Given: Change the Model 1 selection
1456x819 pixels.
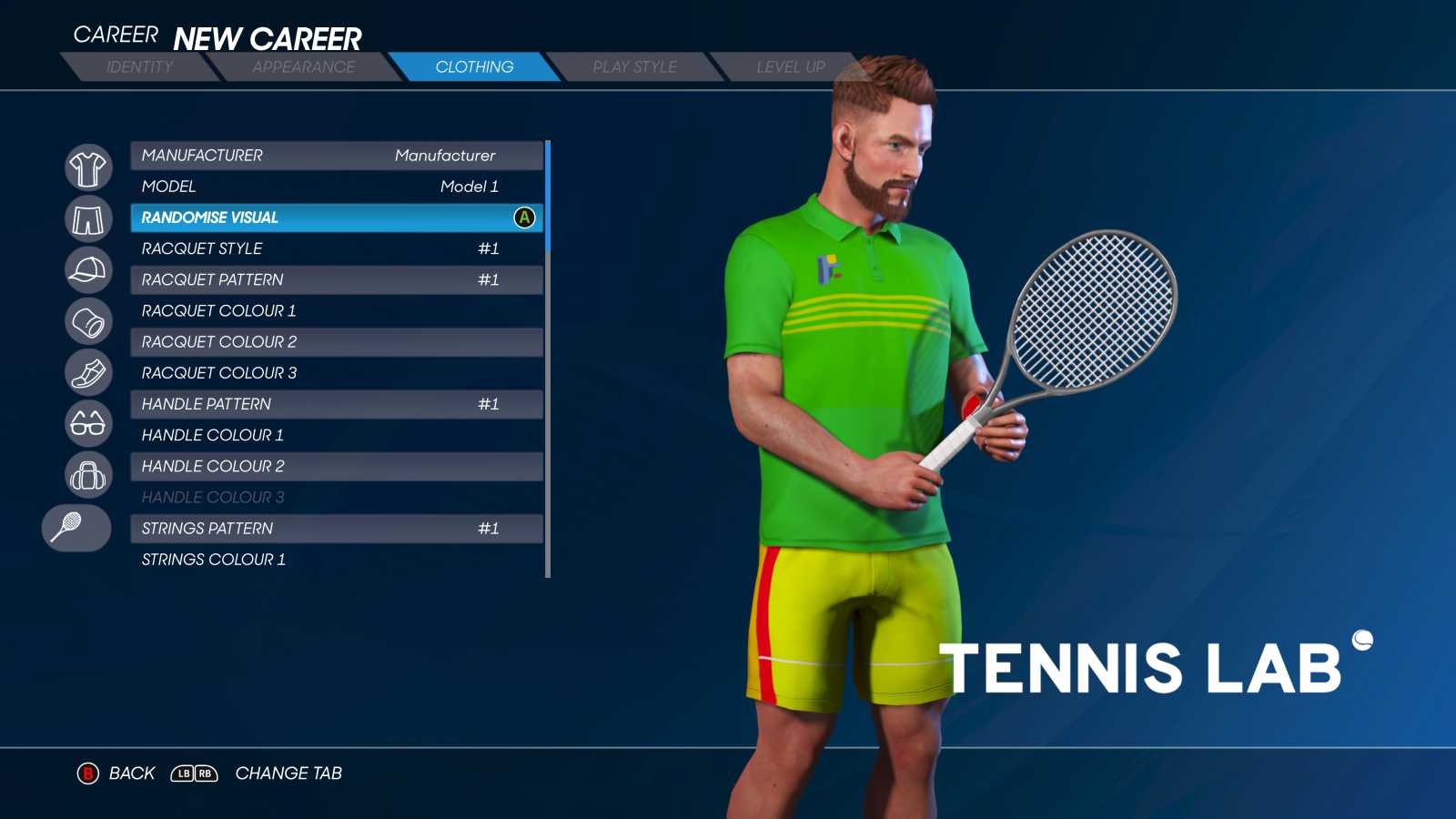Looking at the screenshot, I should [337, 187].
